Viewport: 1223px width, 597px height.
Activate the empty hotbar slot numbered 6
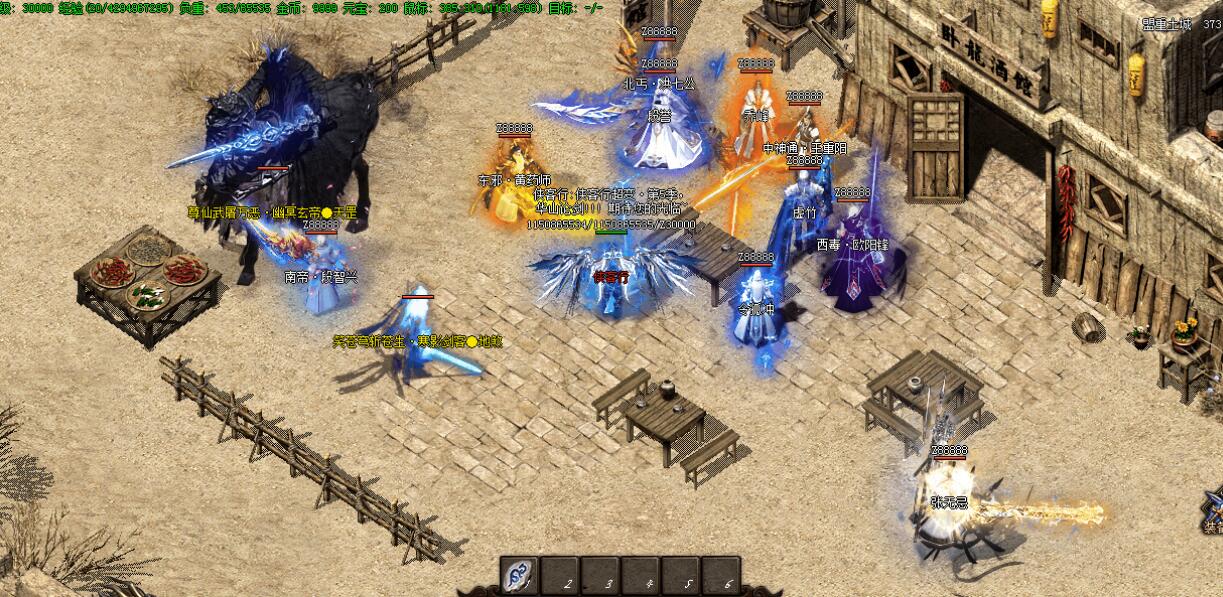pyautogui.click(x=720, y=576)
